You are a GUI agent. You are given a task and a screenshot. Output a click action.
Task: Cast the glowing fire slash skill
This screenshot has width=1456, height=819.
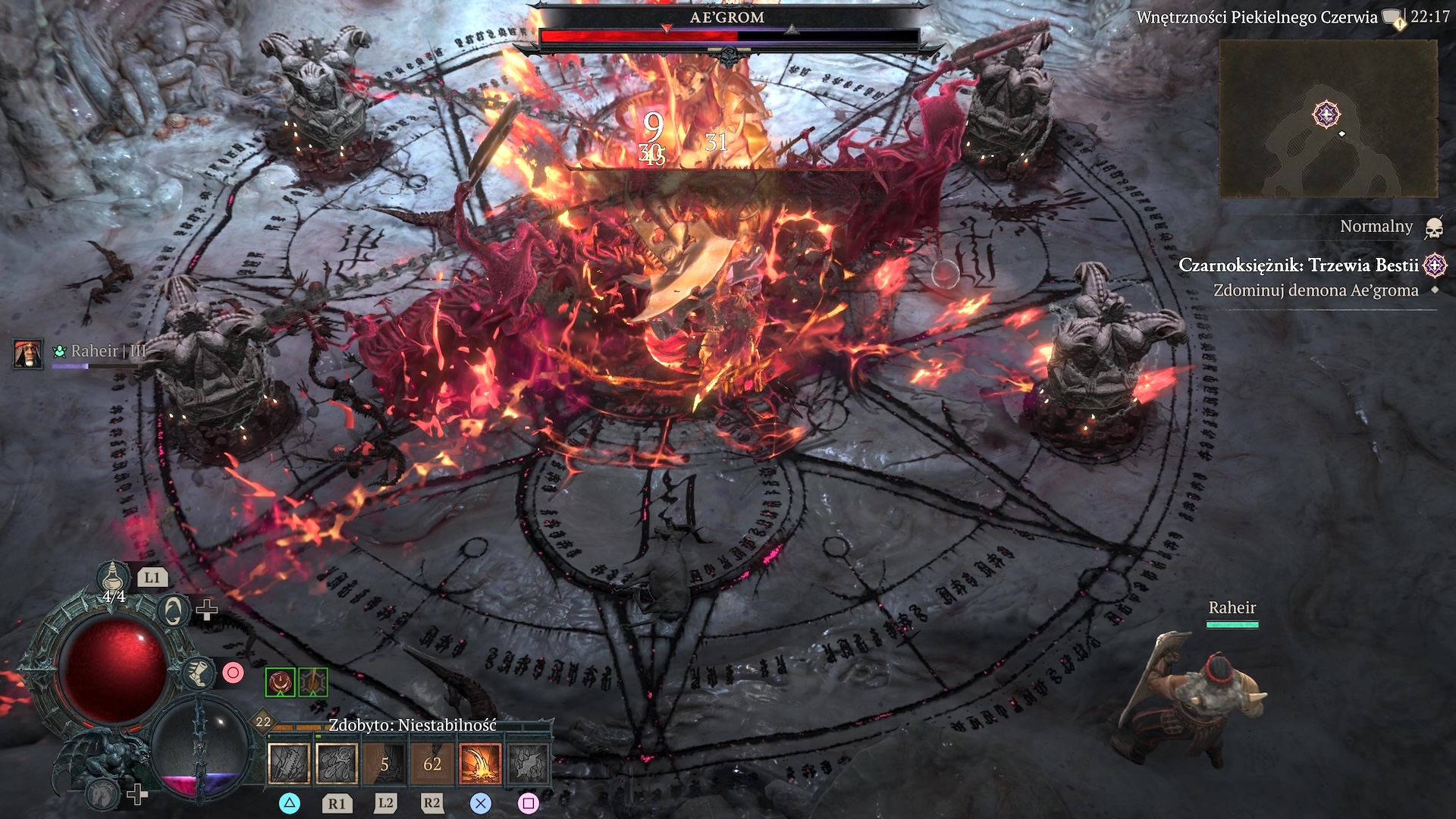pyautogui.click(x=480, y=763)
